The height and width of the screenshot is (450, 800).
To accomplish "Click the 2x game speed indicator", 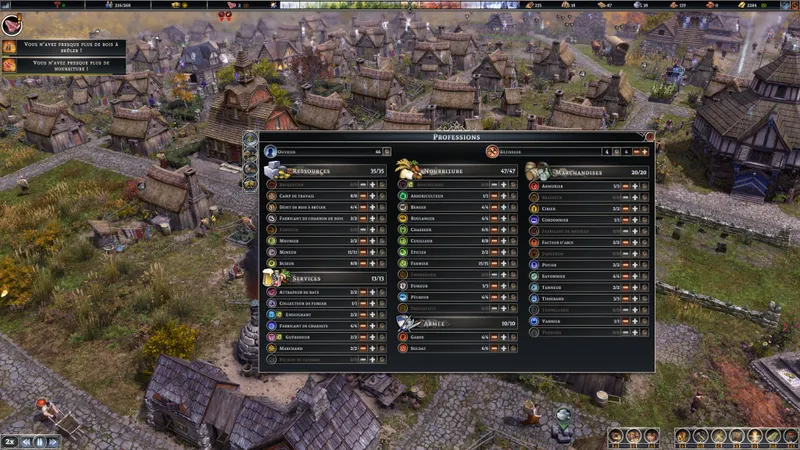I will [x=9, y=441].
